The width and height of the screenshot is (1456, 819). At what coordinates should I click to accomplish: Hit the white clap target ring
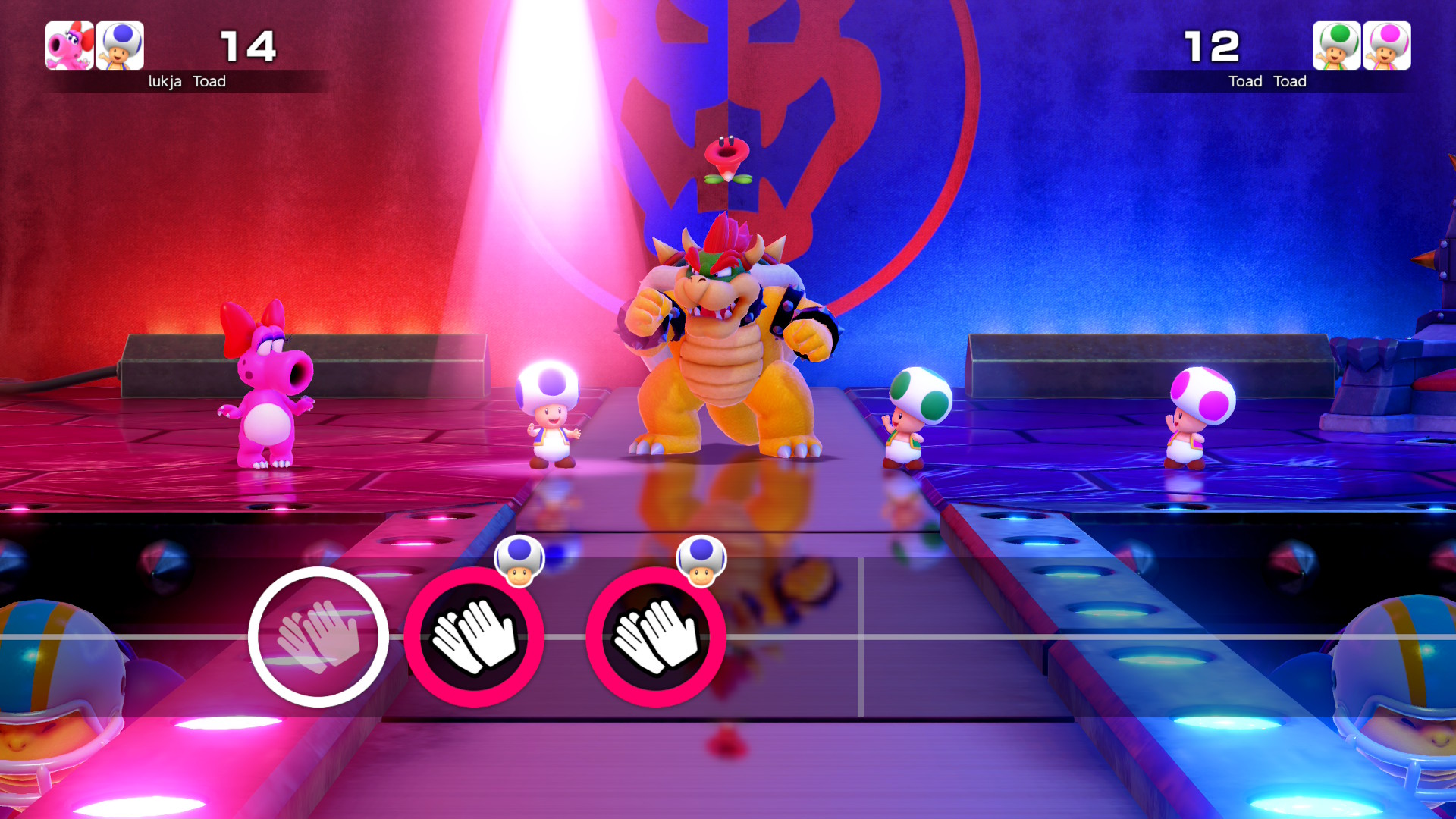point(318,637)
